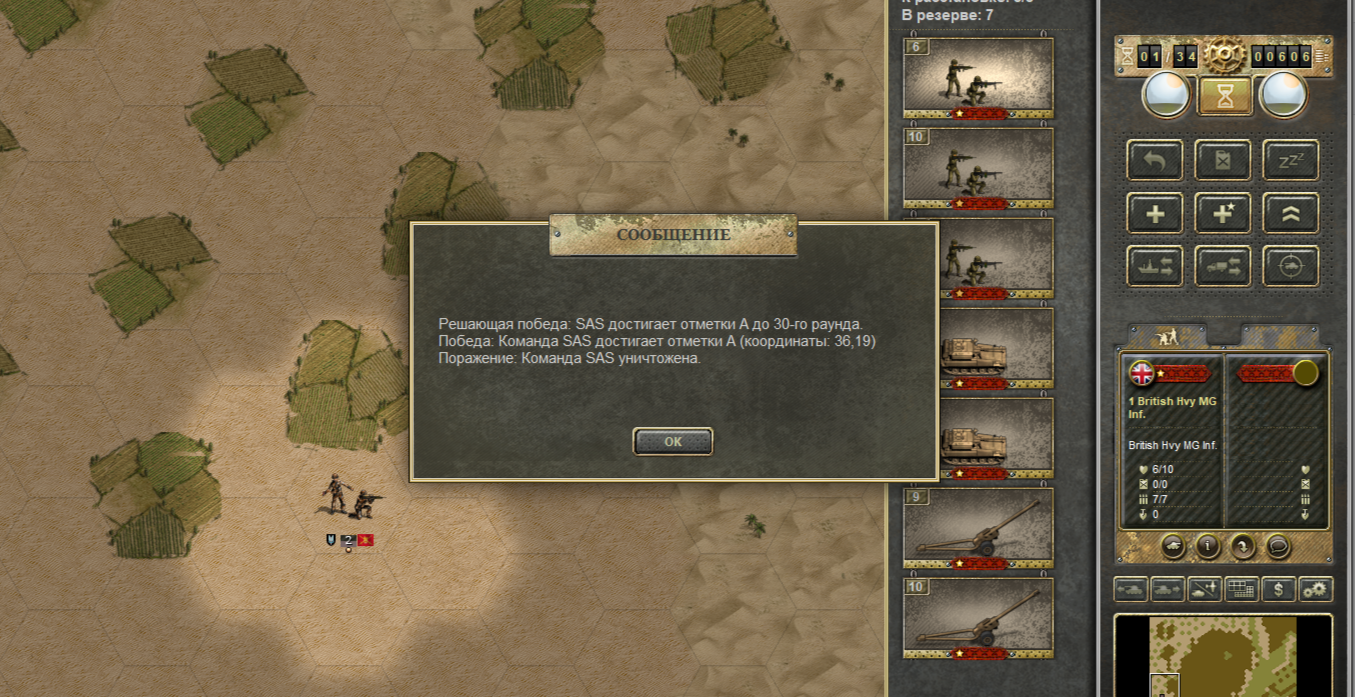Put the unit to sleep with the ZZZ button
Screen dimensions: 1355x697
[x=1290, y=160]
